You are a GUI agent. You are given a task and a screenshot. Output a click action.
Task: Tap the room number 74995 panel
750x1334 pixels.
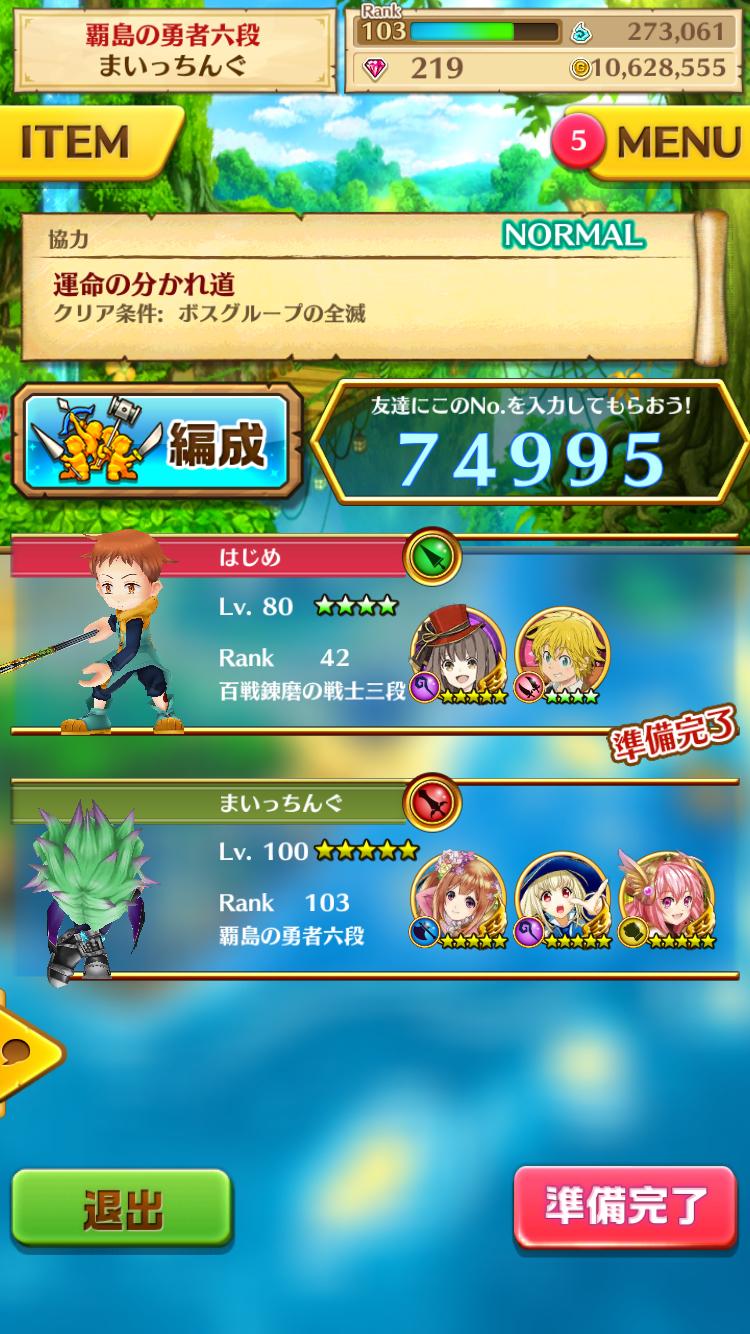[531, 443]
